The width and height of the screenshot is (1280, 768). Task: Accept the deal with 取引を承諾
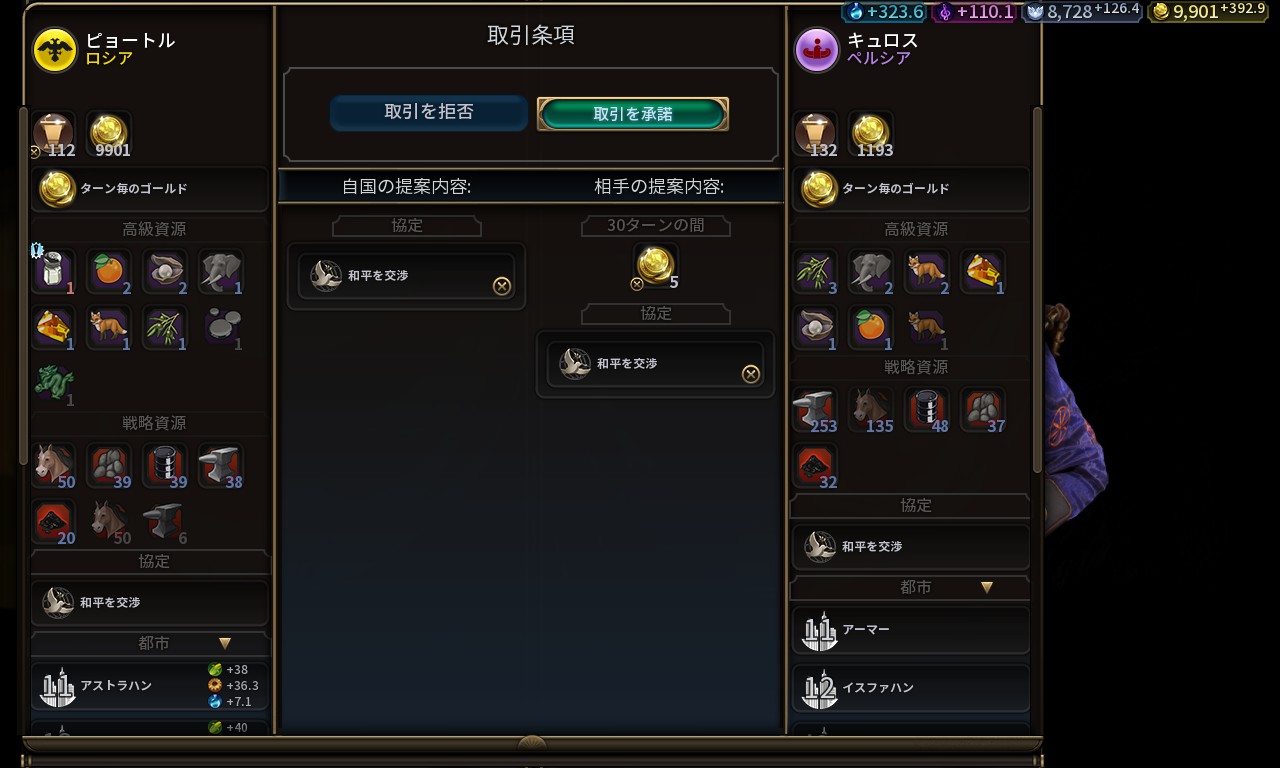coord(632,114)
